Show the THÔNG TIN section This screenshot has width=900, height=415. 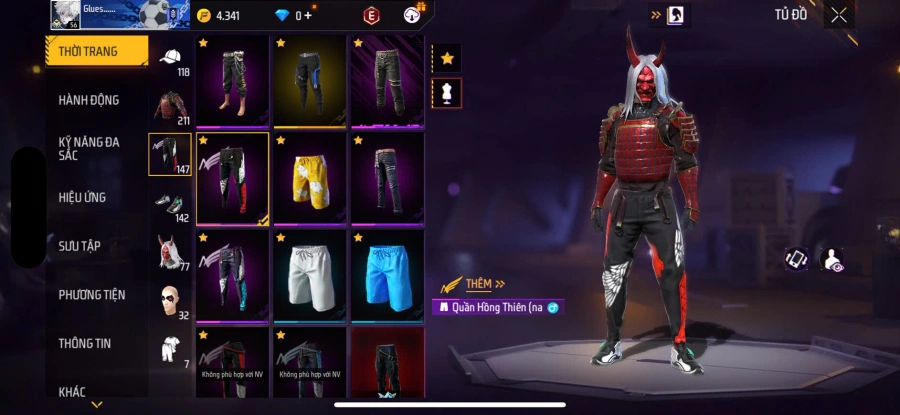pos(84,343)
